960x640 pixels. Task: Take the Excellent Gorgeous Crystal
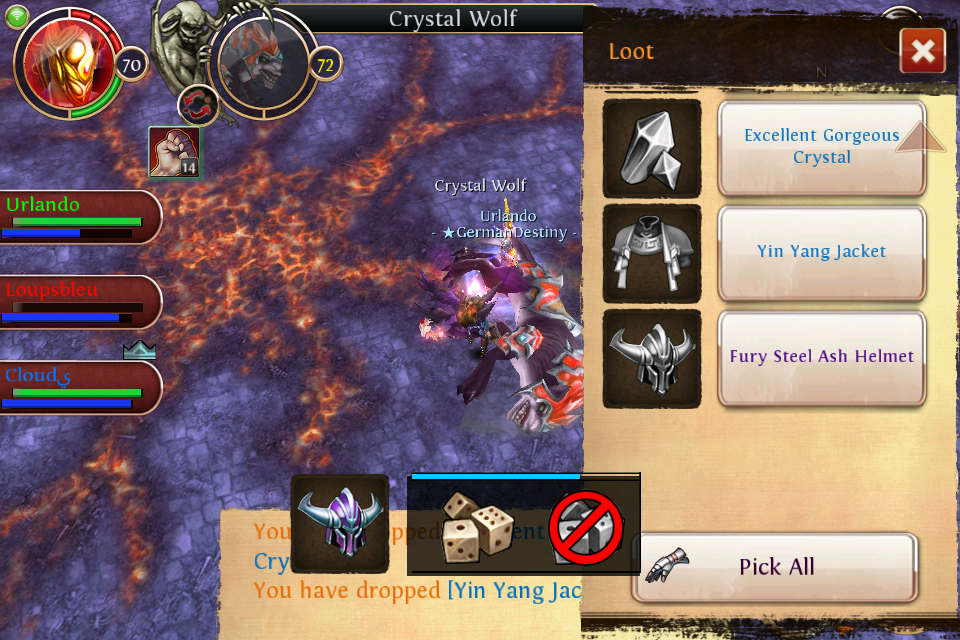point(821,147)
